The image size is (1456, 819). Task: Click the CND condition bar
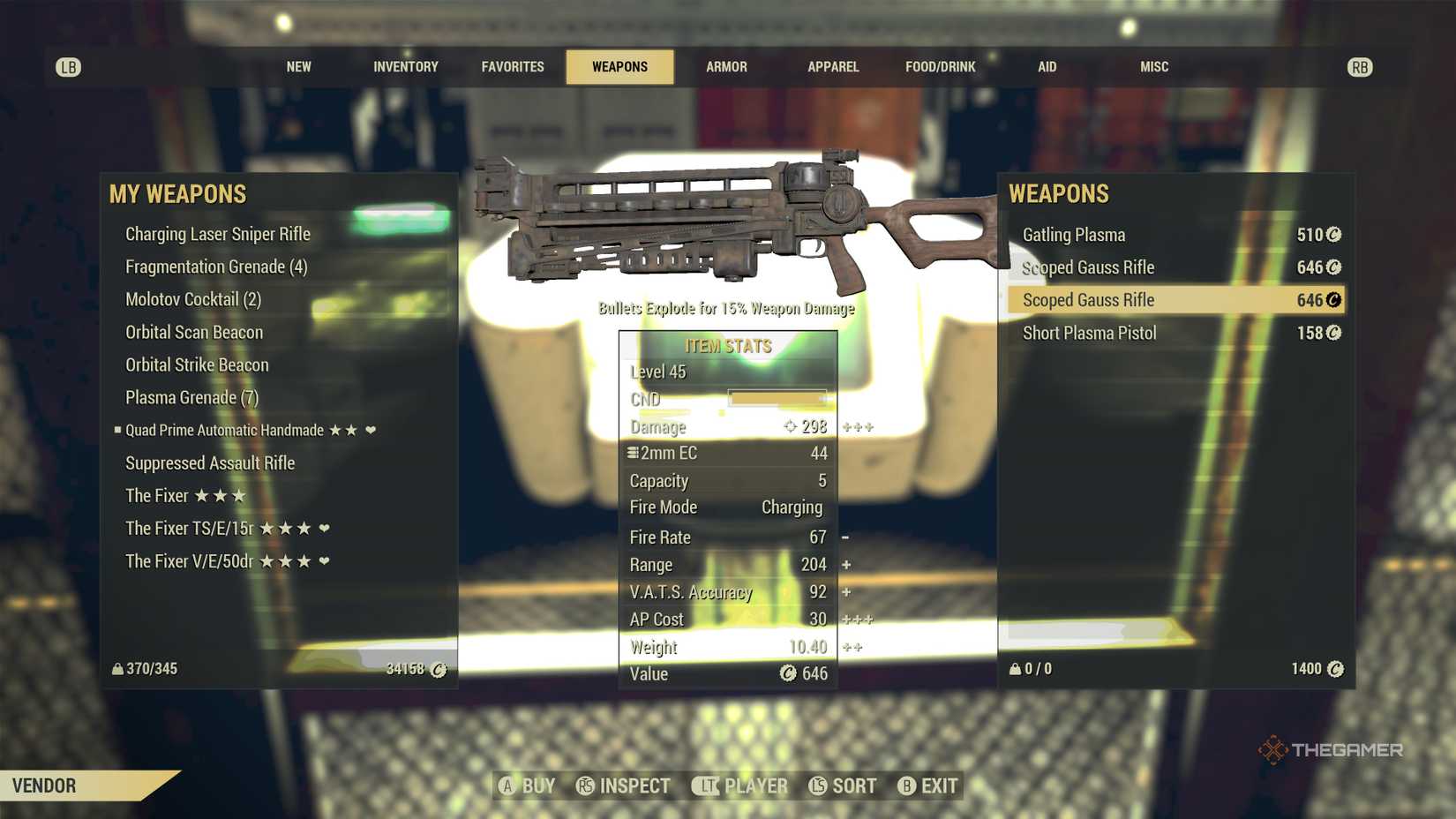coord(775,399)
